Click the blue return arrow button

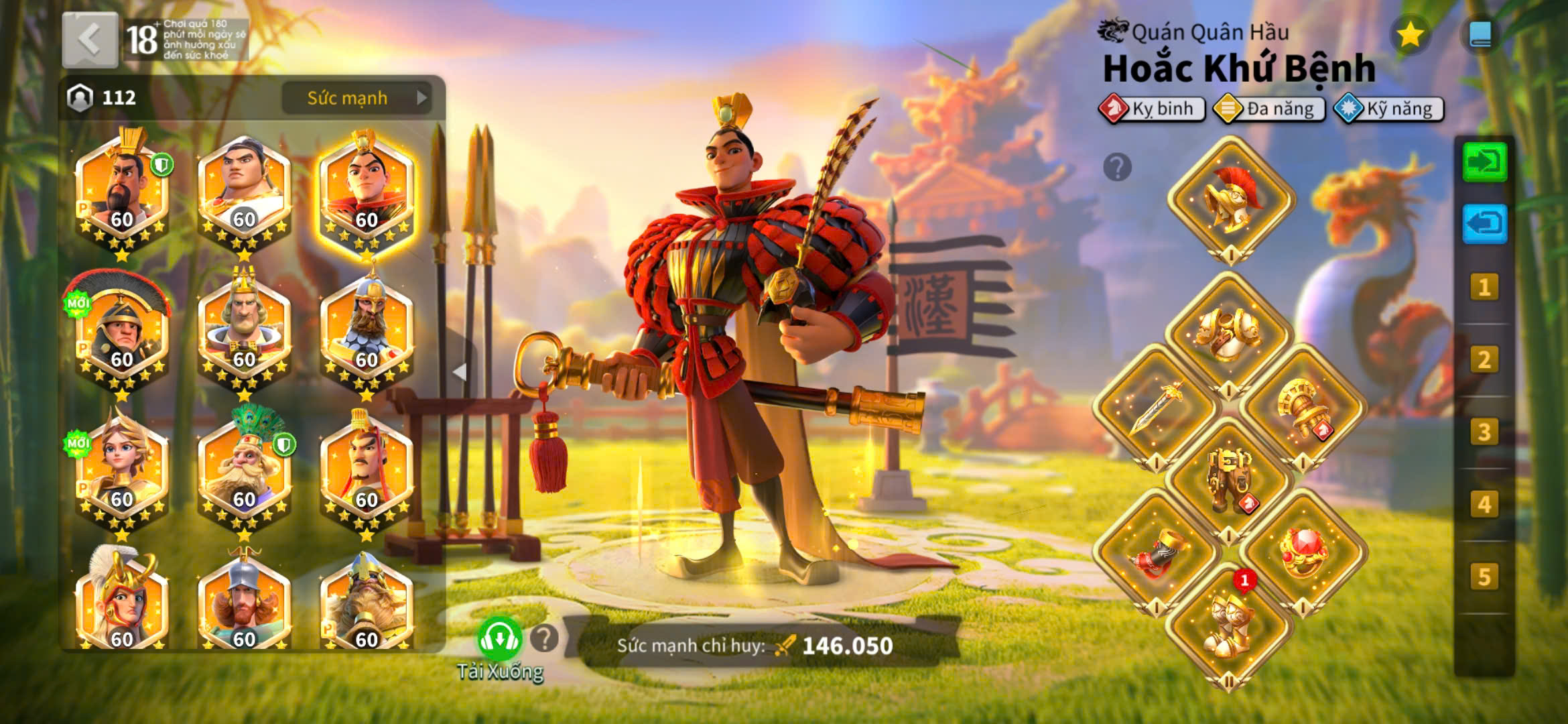[1484, 224]
